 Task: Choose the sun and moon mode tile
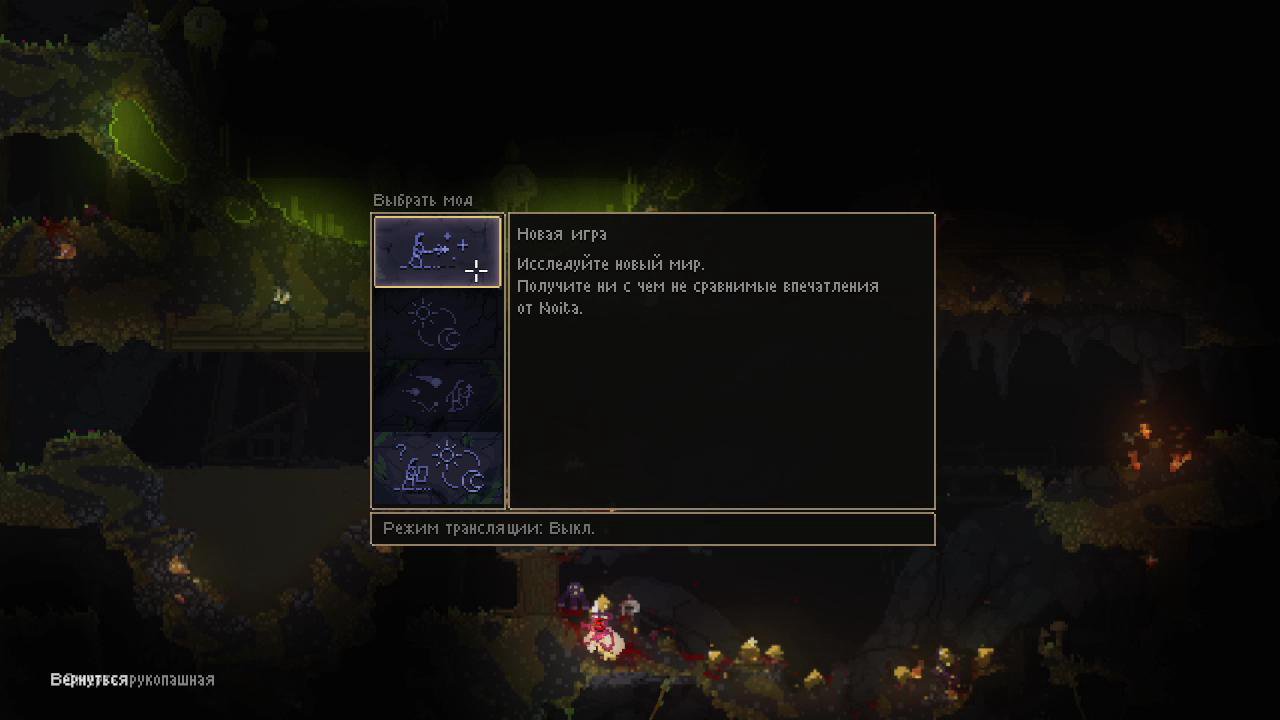437,324
